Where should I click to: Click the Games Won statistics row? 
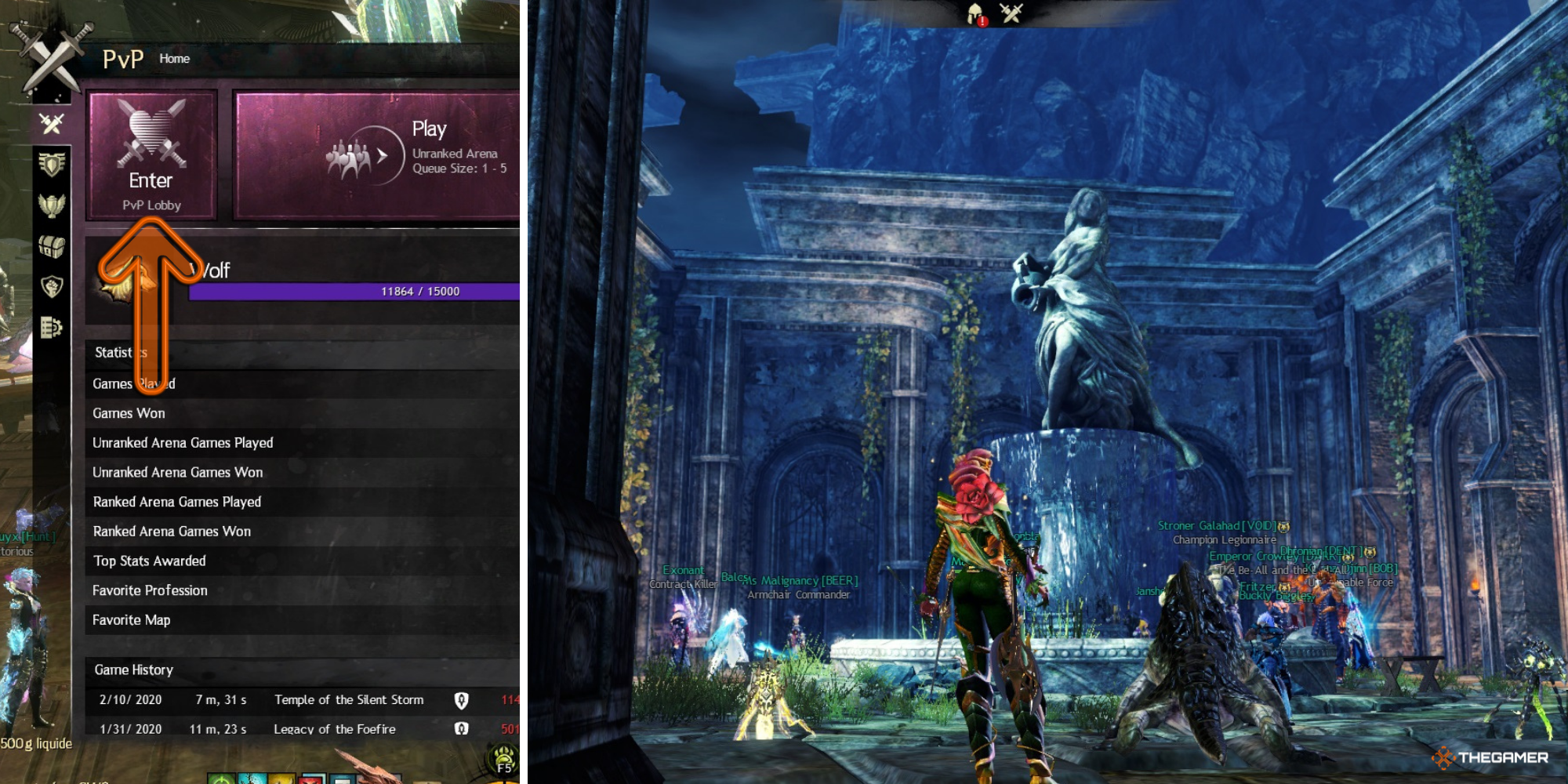(235, 413)
